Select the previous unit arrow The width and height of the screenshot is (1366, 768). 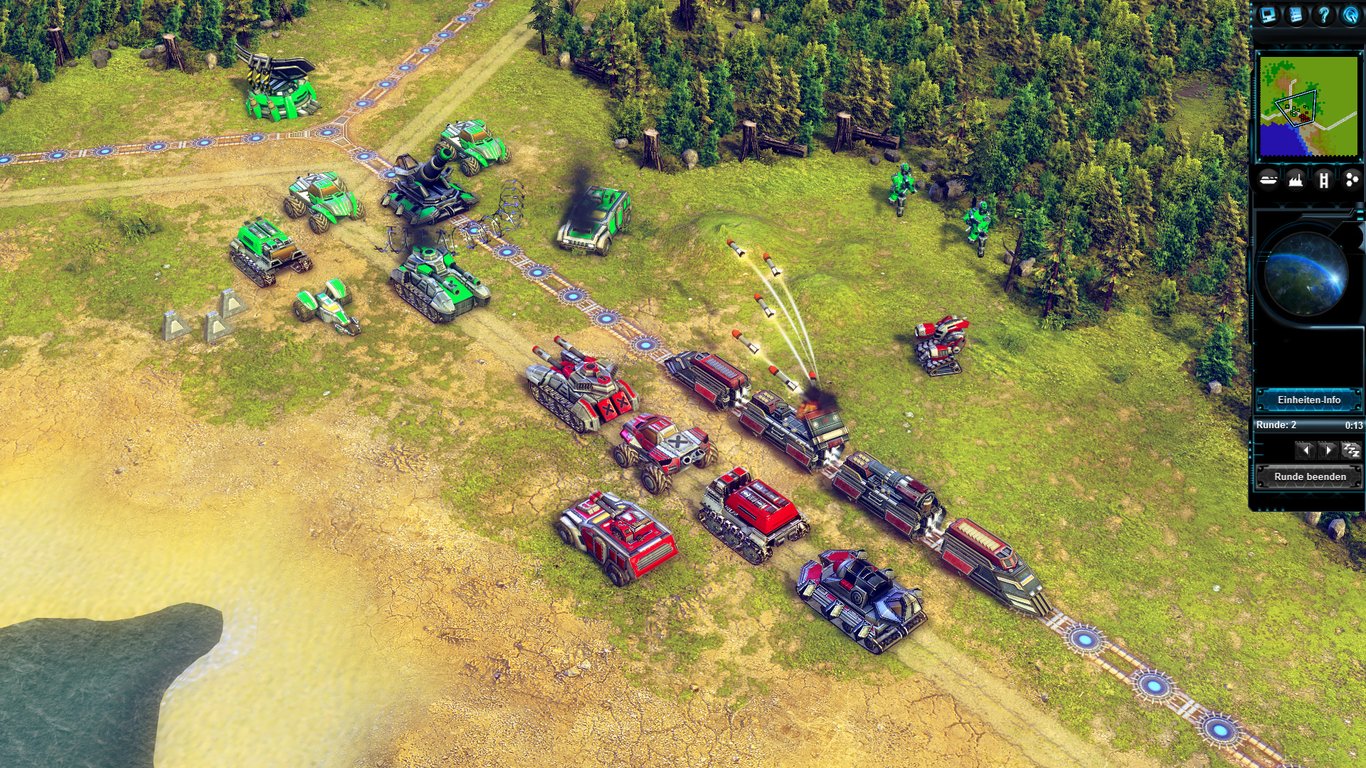coord(1306,450)
